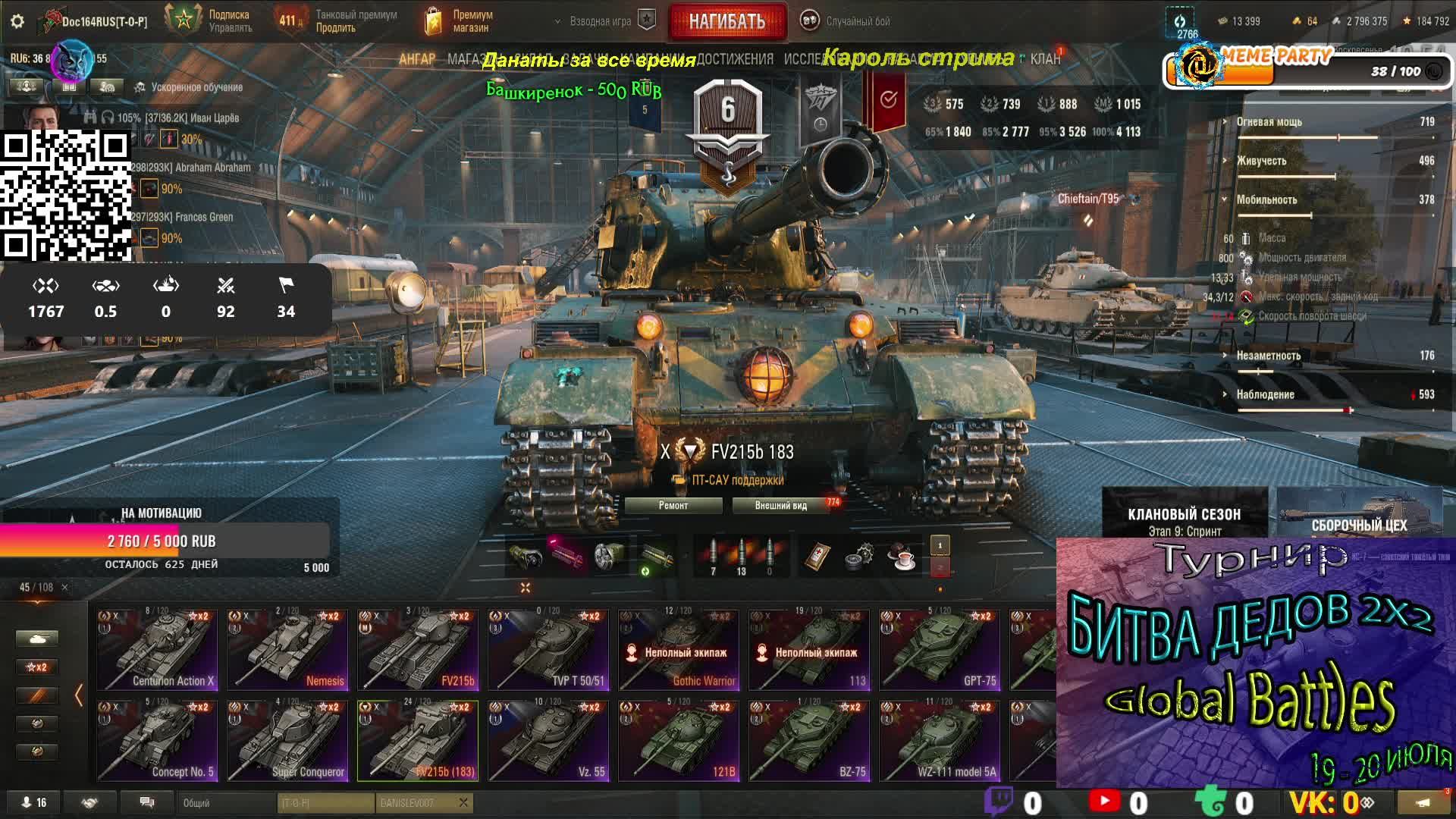Screen dimensions: 1456x819
Task: Open the КЛАН tab
Action: click(x=1045, y=59)
